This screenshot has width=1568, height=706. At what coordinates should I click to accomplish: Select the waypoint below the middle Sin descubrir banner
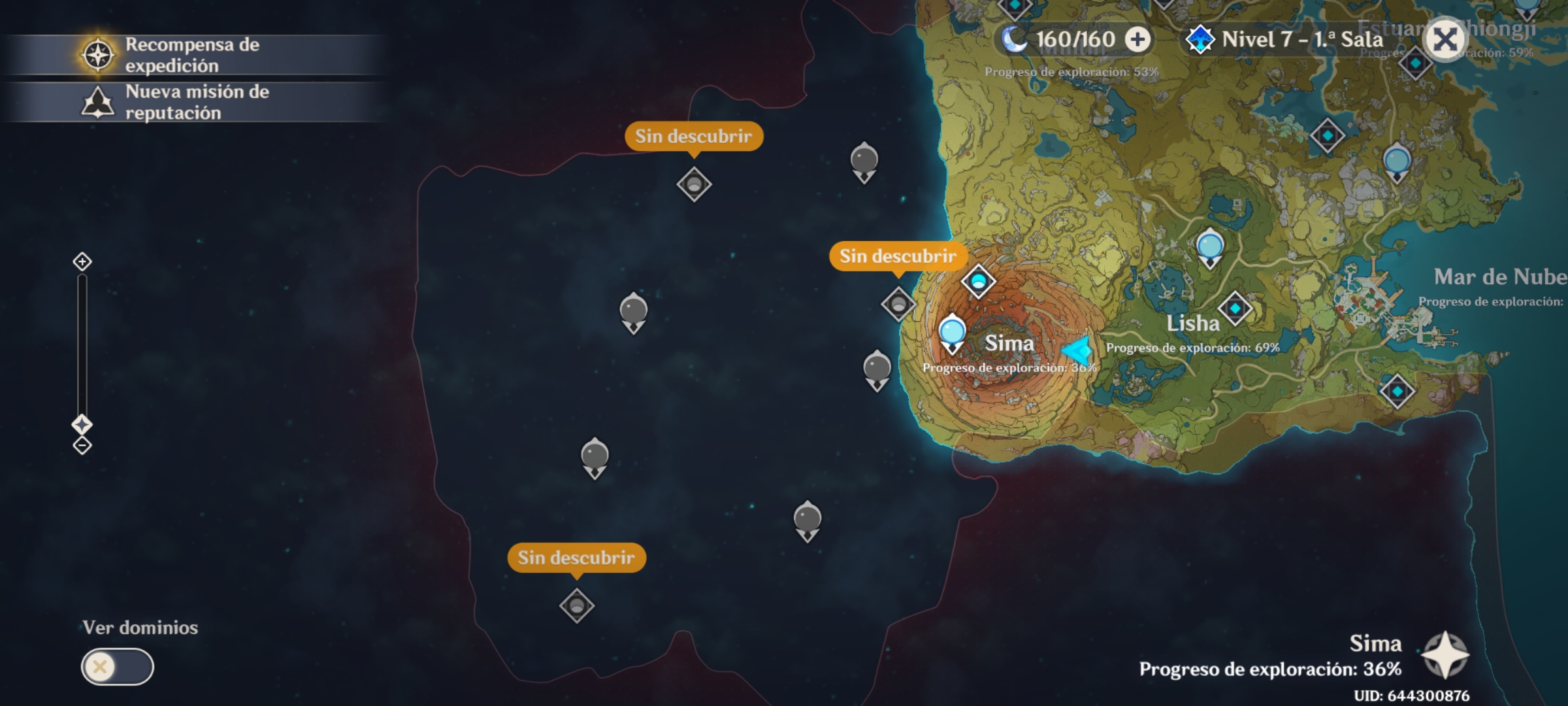point(897,305)
